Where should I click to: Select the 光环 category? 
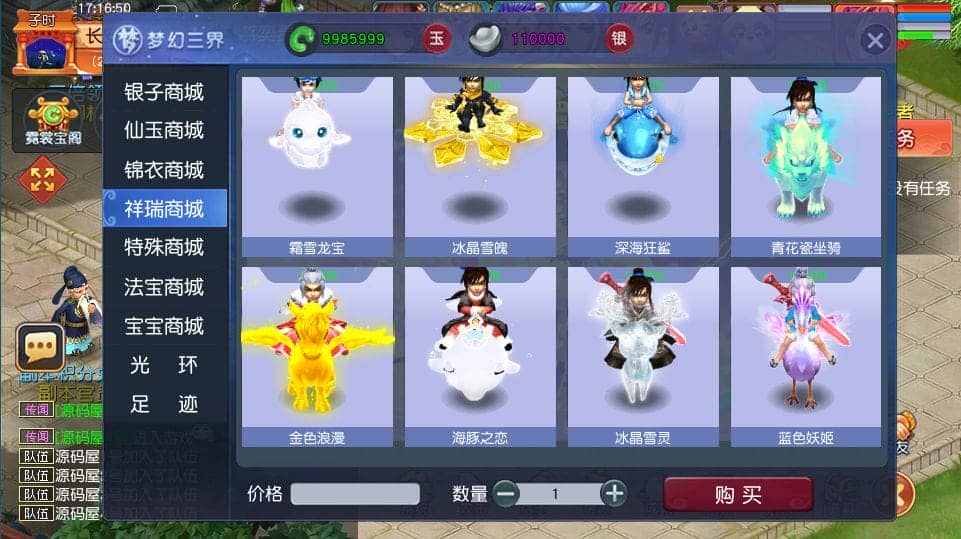tap(164, 365)
